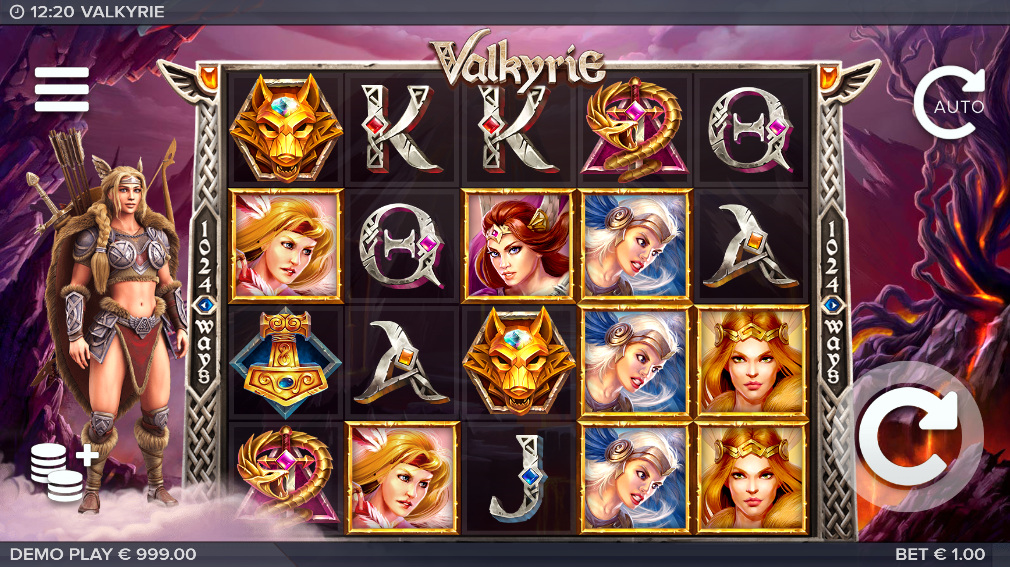The width and height of the screenshot is (1010, 567).
Task: Open the hamburger menu
Action: tap(62, 90)
